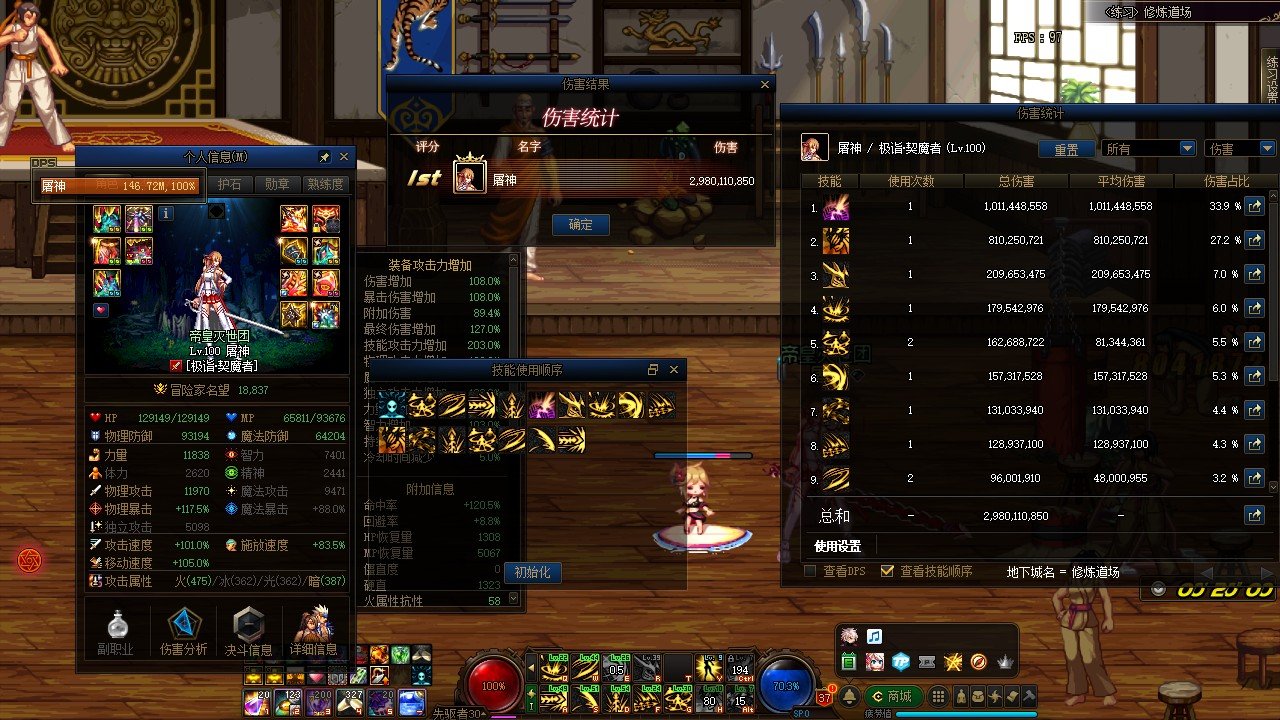The width and height of the screenshot is (1280, 720).
Task: Click the 初始化 initialize button
Action: coord(532,573)
